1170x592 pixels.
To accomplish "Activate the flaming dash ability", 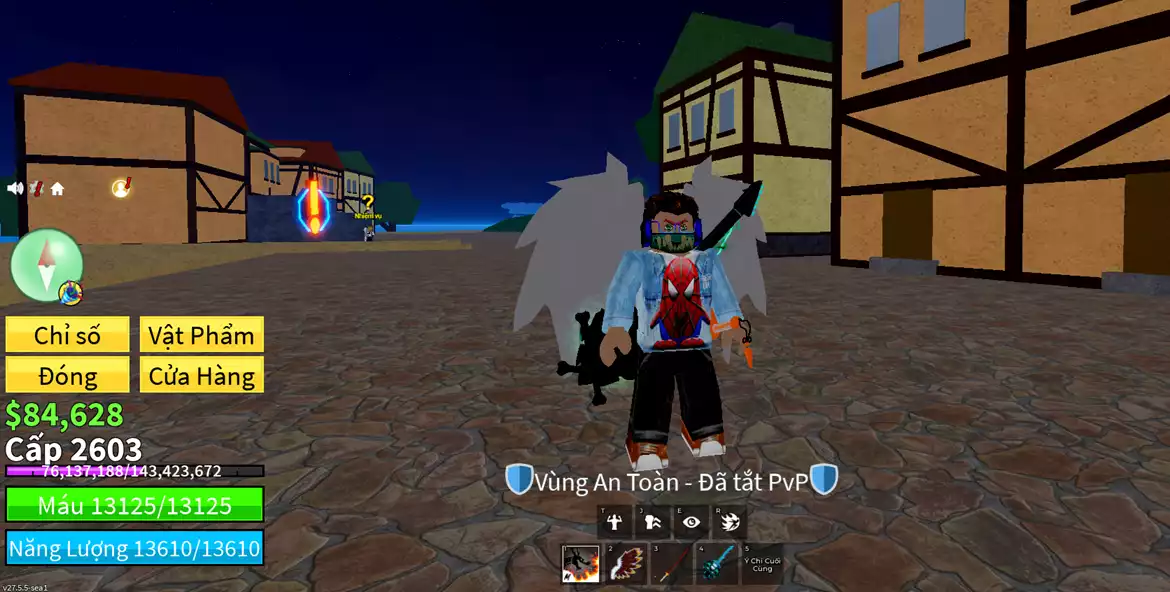I will 729,521.
